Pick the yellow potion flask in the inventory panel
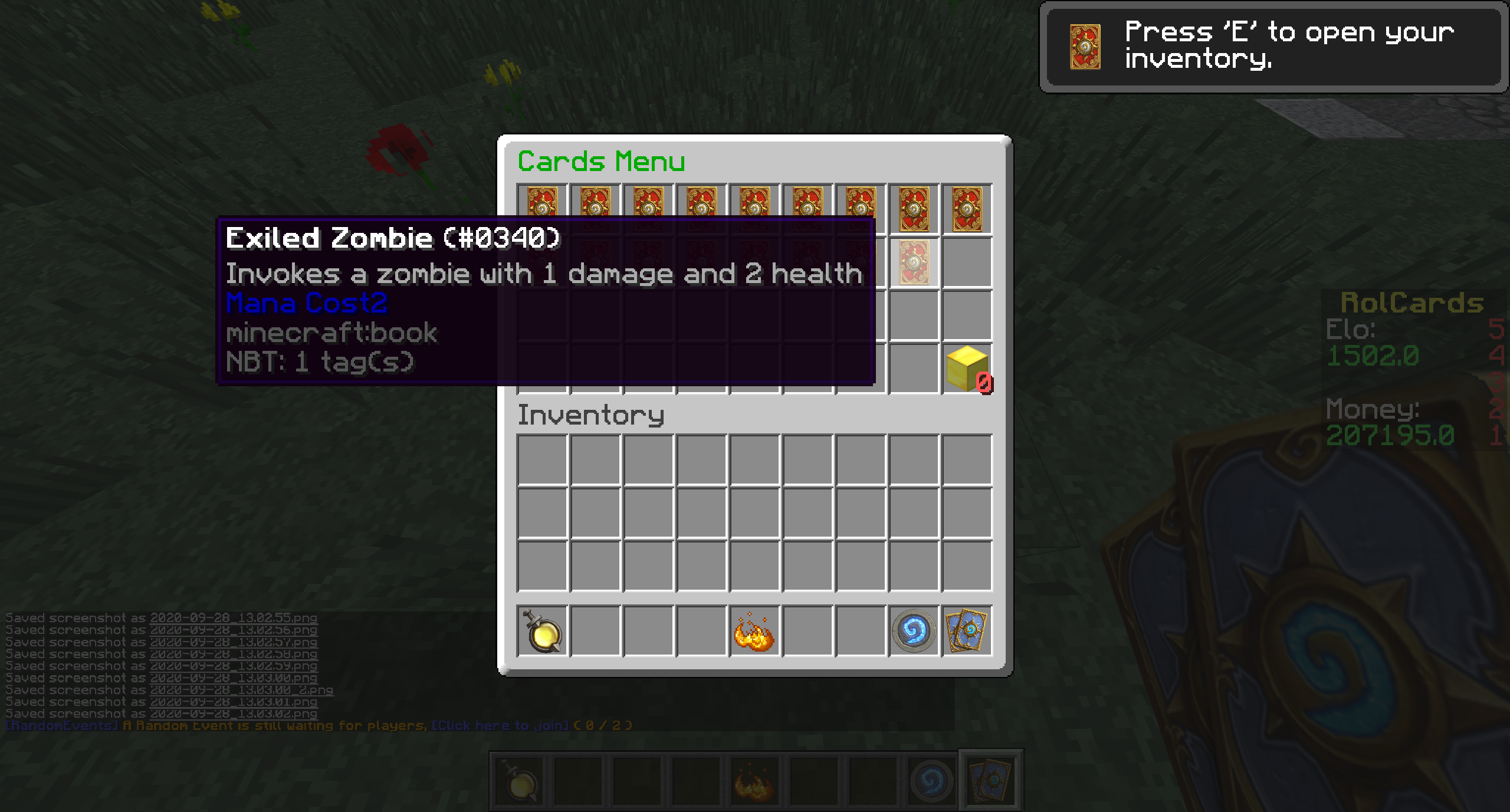The height and width of the screenshot is (812, 1510). pyautogui.click(x=542, y=632)
